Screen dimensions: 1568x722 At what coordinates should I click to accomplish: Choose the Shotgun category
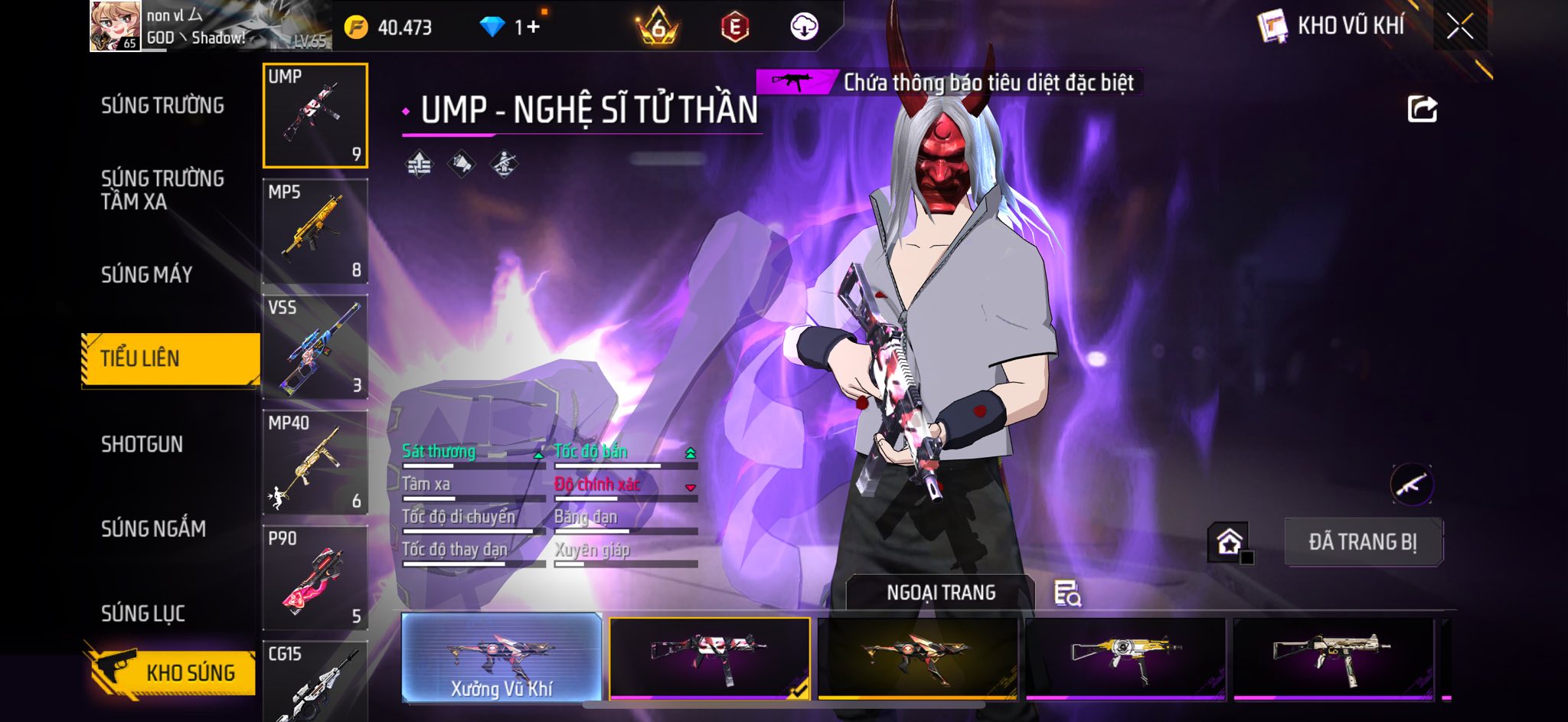coord(142,444)
